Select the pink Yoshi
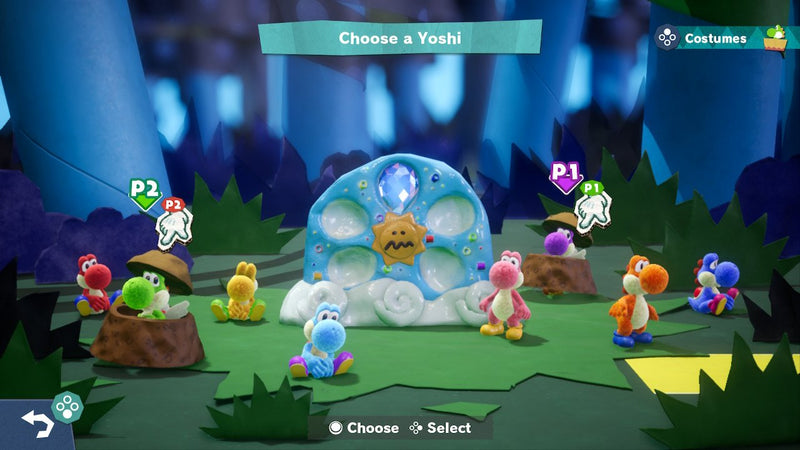 point(505,295)
